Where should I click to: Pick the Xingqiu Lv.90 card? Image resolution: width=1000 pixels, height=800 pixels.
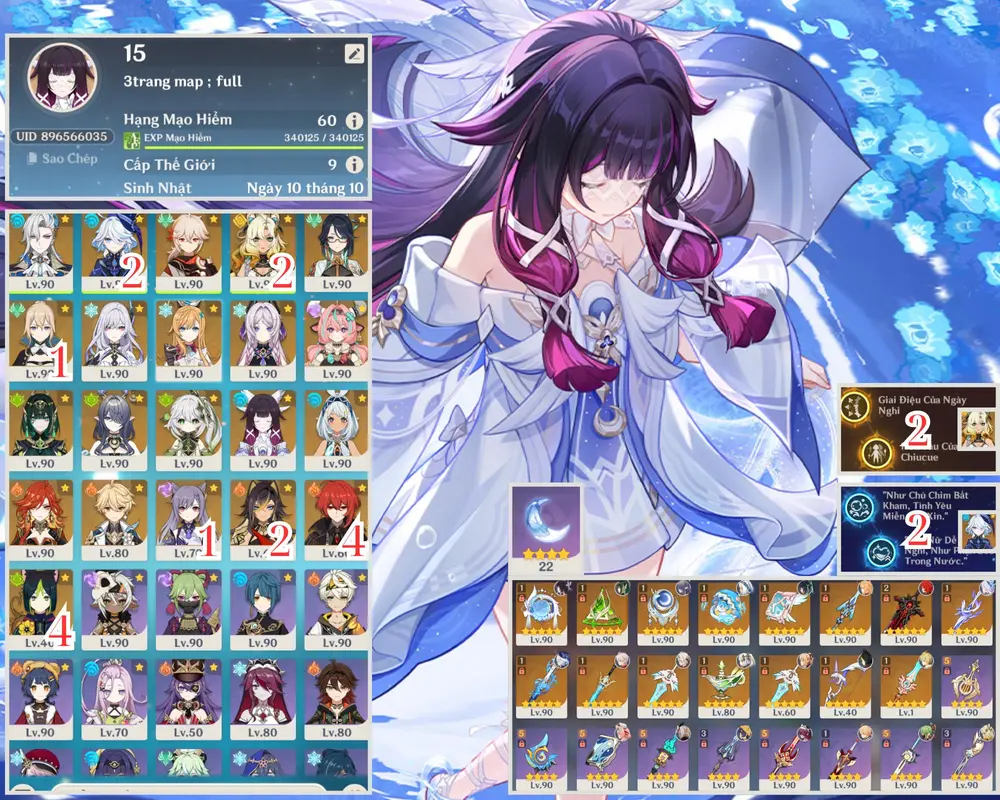coord(262,607)
